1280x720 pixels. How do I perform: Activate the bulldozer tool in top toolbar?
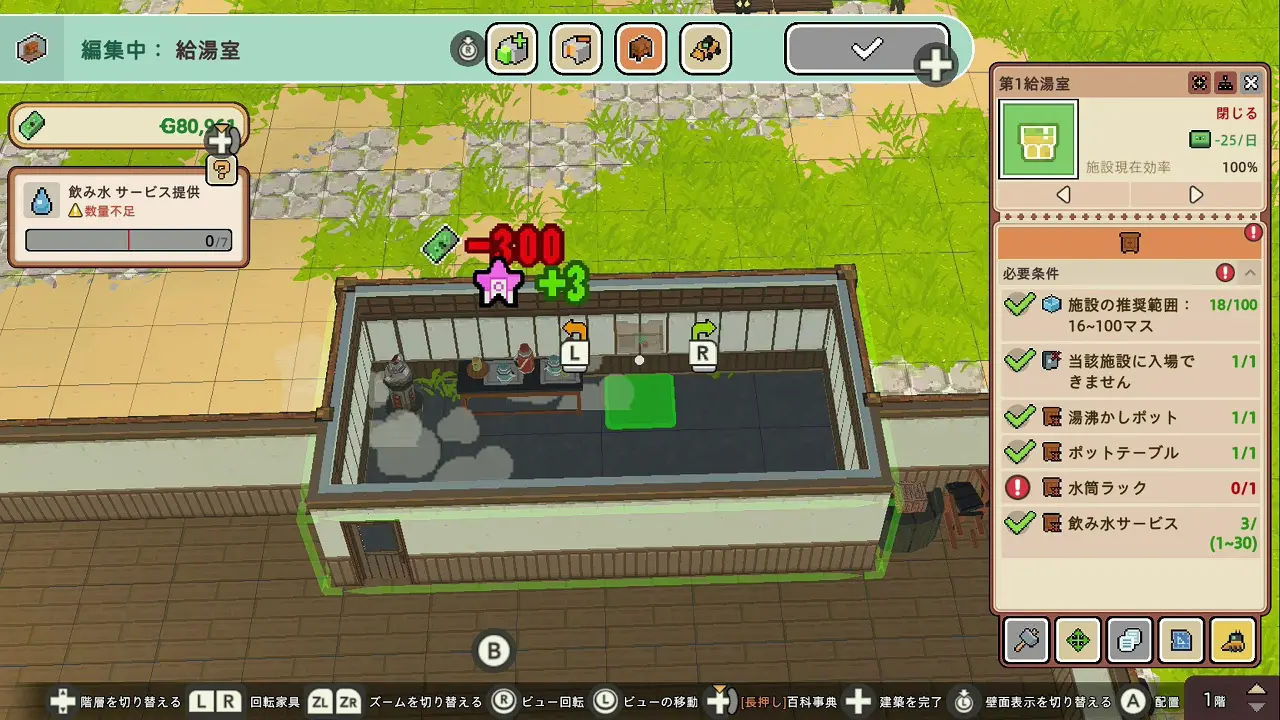(705, 48)
